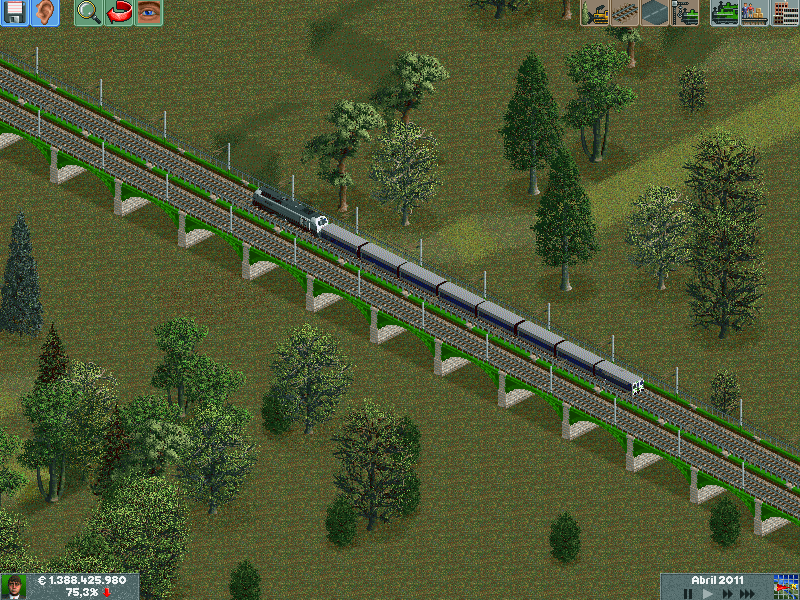Pause the game
The width and height of the screenshot is (800, 600).
coord(688,593)
